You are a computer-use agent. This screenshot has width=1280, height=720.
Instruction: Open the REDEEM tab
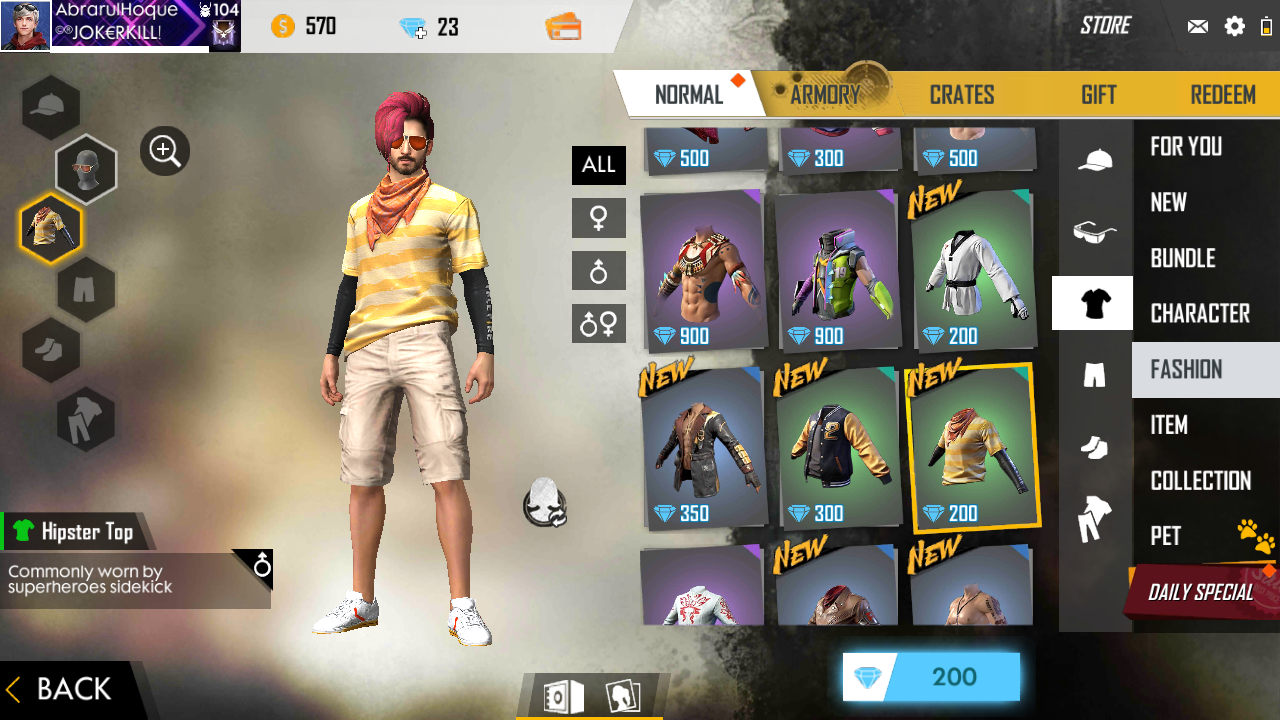click(1222, 95)
